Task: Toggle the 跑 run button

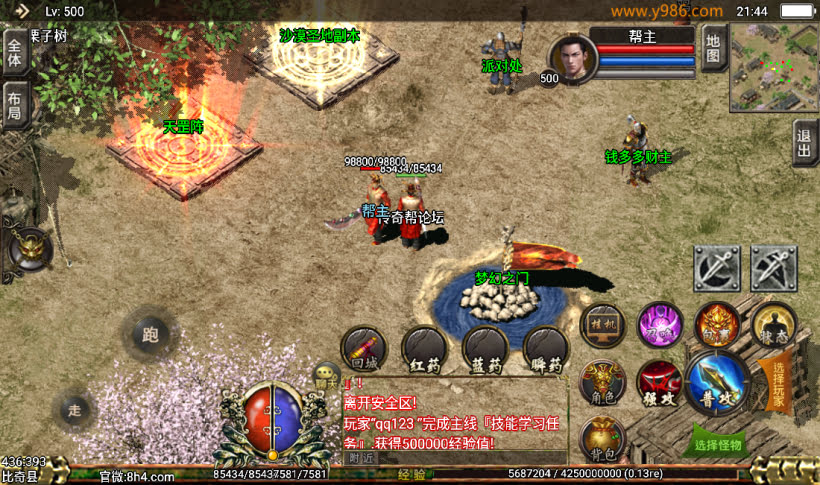Action: 150,333
